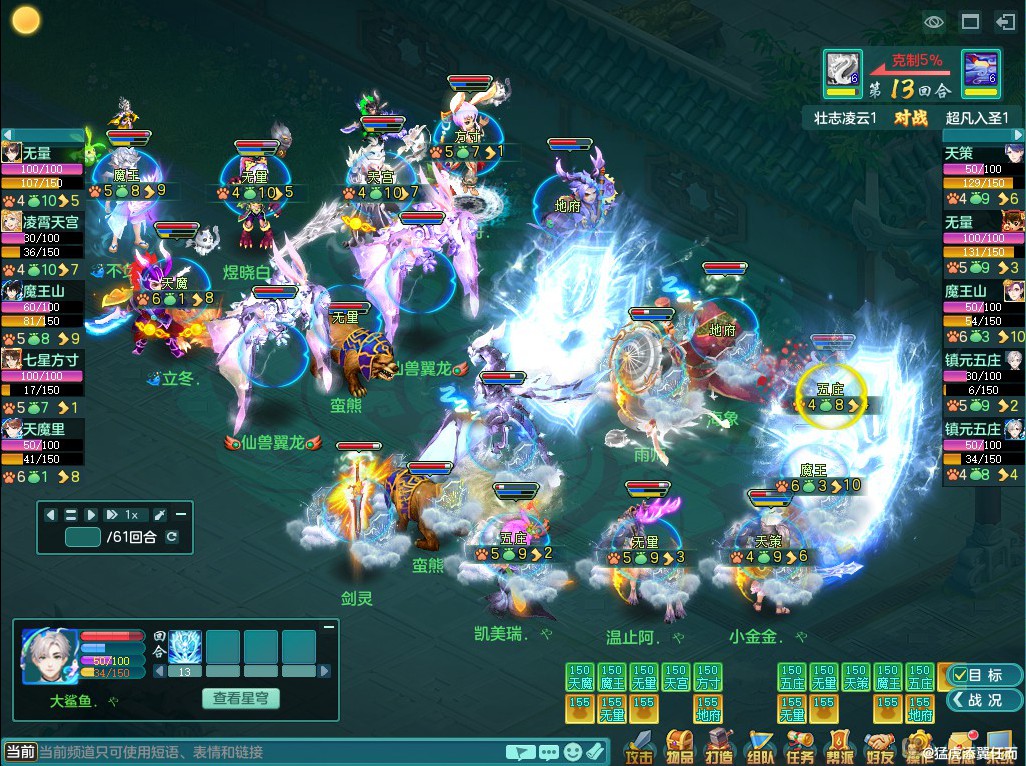Click the window mode square icon
Viewport: 1026px width, 766px height.
(x=969, y=21)
